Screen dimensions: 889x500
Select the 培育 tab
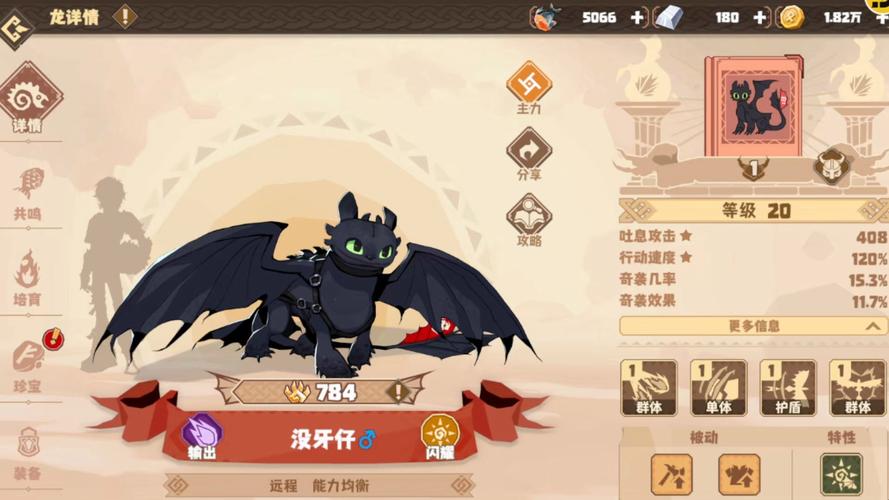coord(28,276)
